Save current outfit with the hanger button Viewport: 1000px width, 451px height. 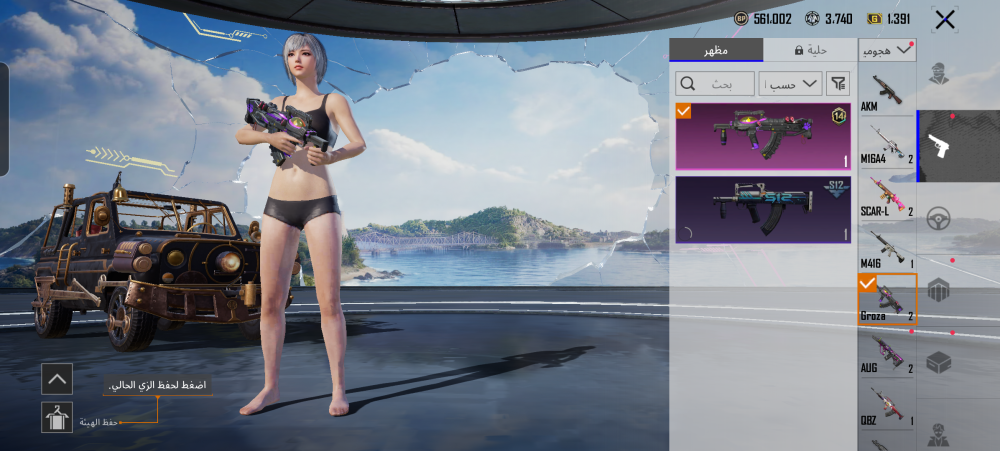point(57,417)
